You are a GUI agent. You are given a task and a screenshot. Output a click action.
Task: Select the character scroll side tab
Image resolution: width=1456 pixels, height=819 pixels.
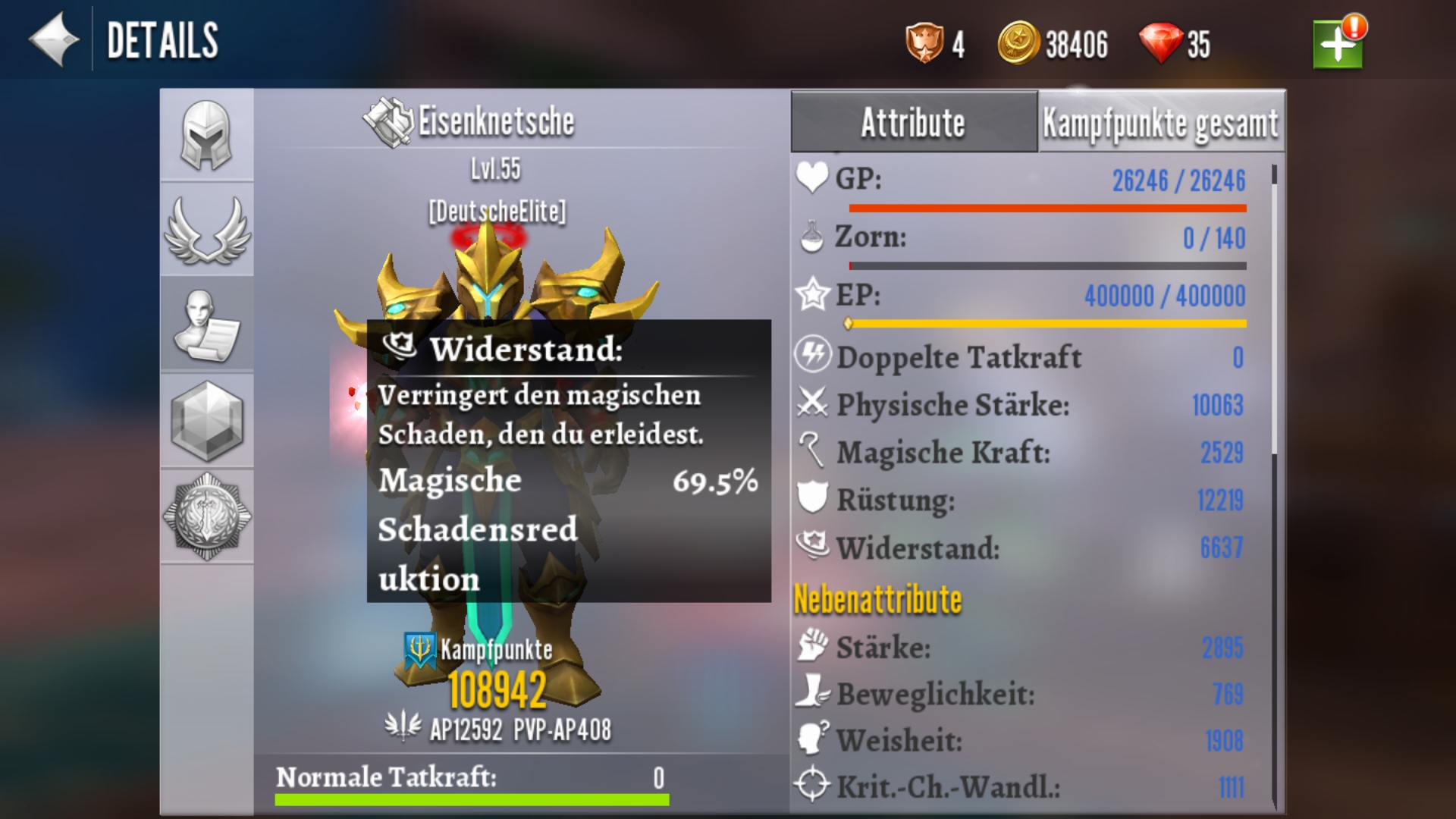pyautogui.click(x=206, y=325)
